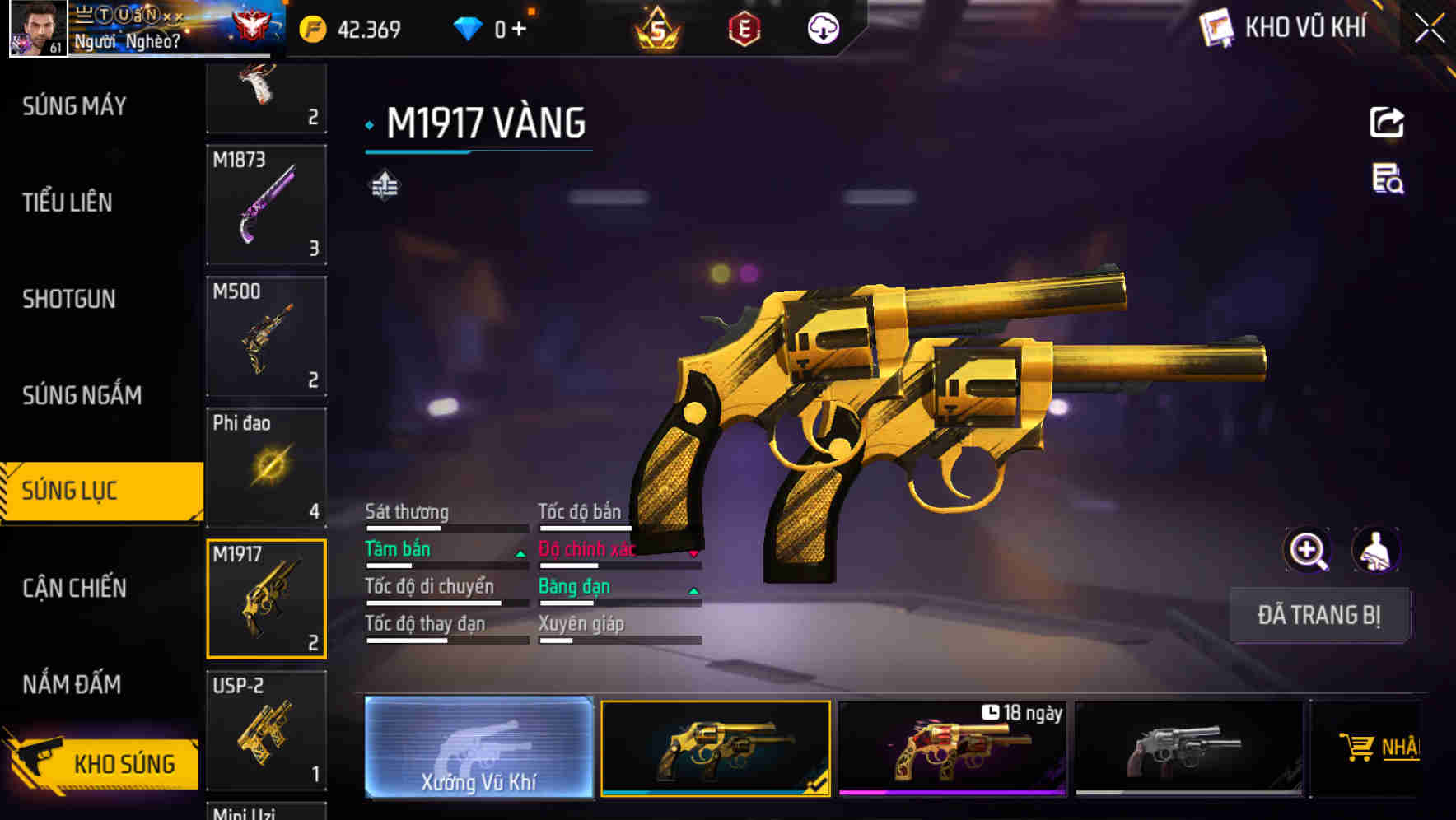The height and width of the screenshot is (820, 1456).
Task: Show the SÚNG NGẮM category
Action: tap(82, 395)
